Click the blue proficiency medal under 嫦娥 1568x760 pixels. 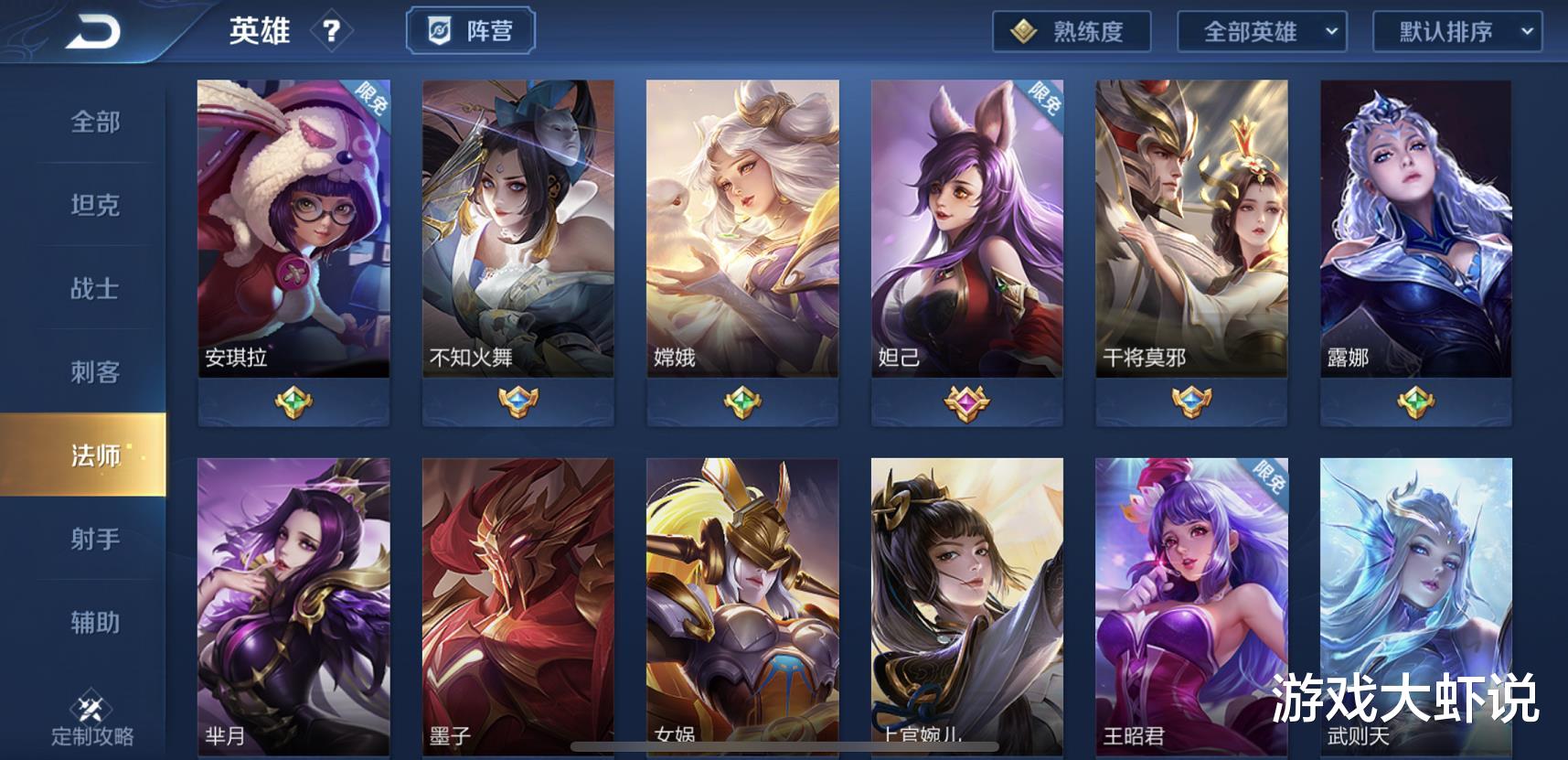(x=743, y=400)
